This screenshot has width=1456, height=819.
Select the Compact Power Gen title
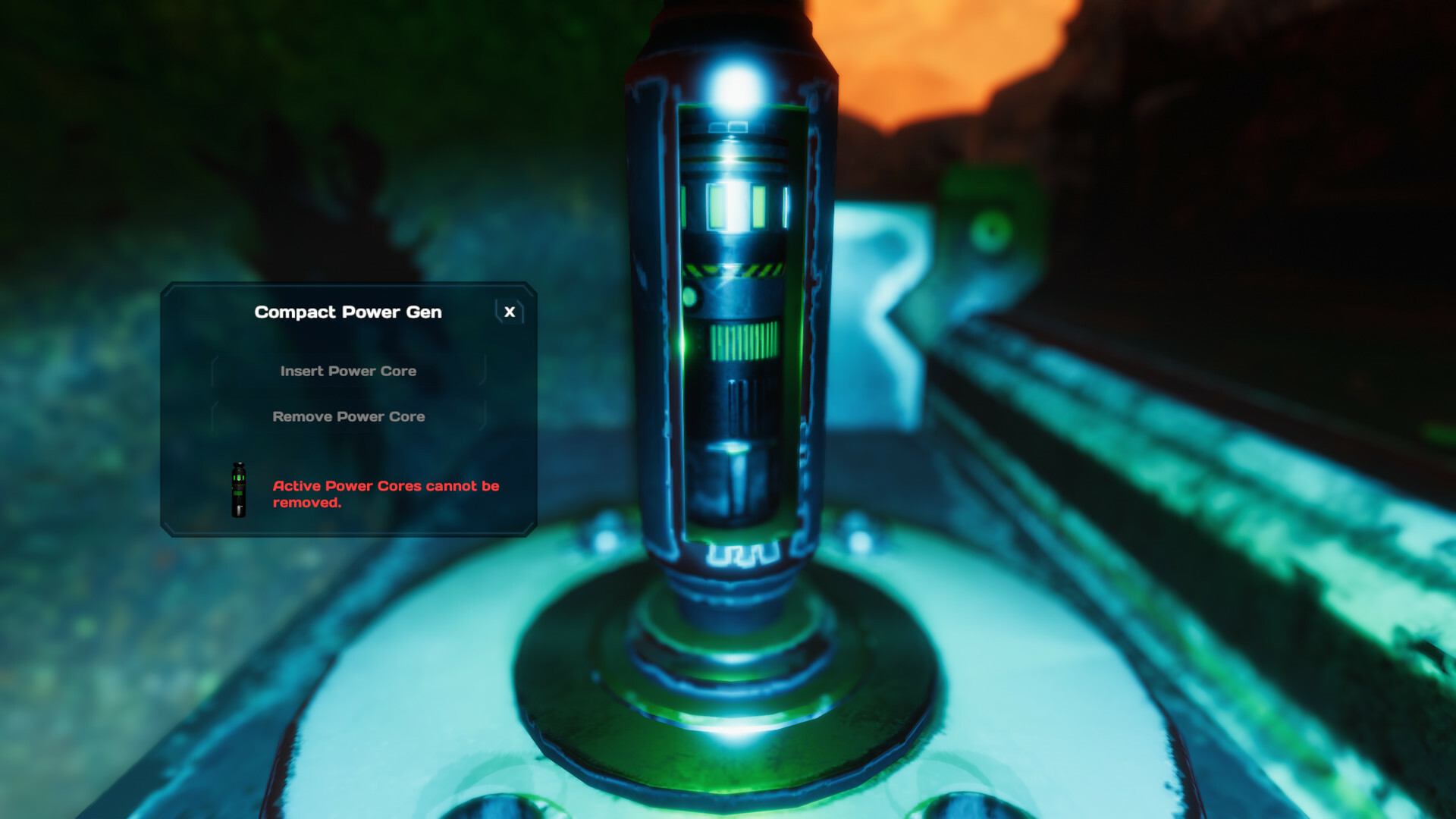coord(348,312)
